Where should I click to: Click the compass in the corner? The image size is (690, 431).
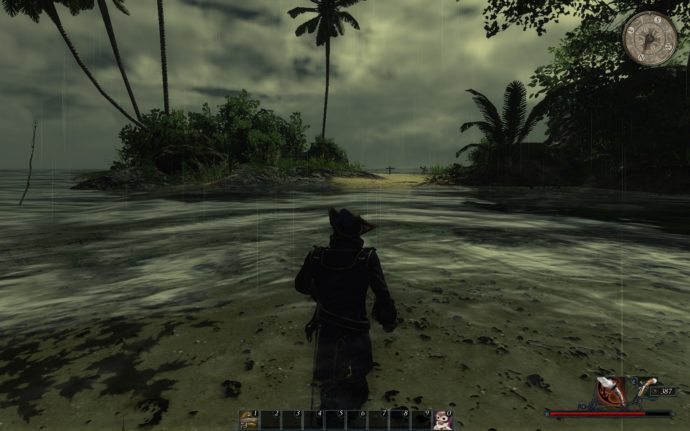(650, 38)
